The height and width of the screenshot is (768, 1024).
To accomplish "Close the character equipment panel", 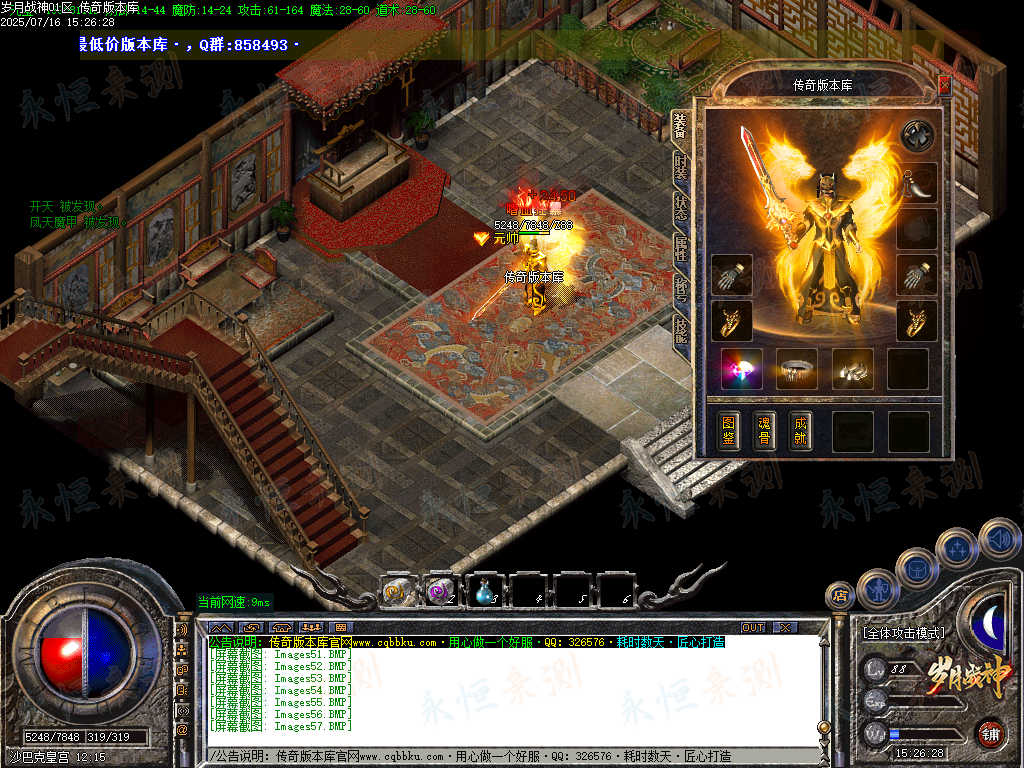I will click(x=944, y=86).
